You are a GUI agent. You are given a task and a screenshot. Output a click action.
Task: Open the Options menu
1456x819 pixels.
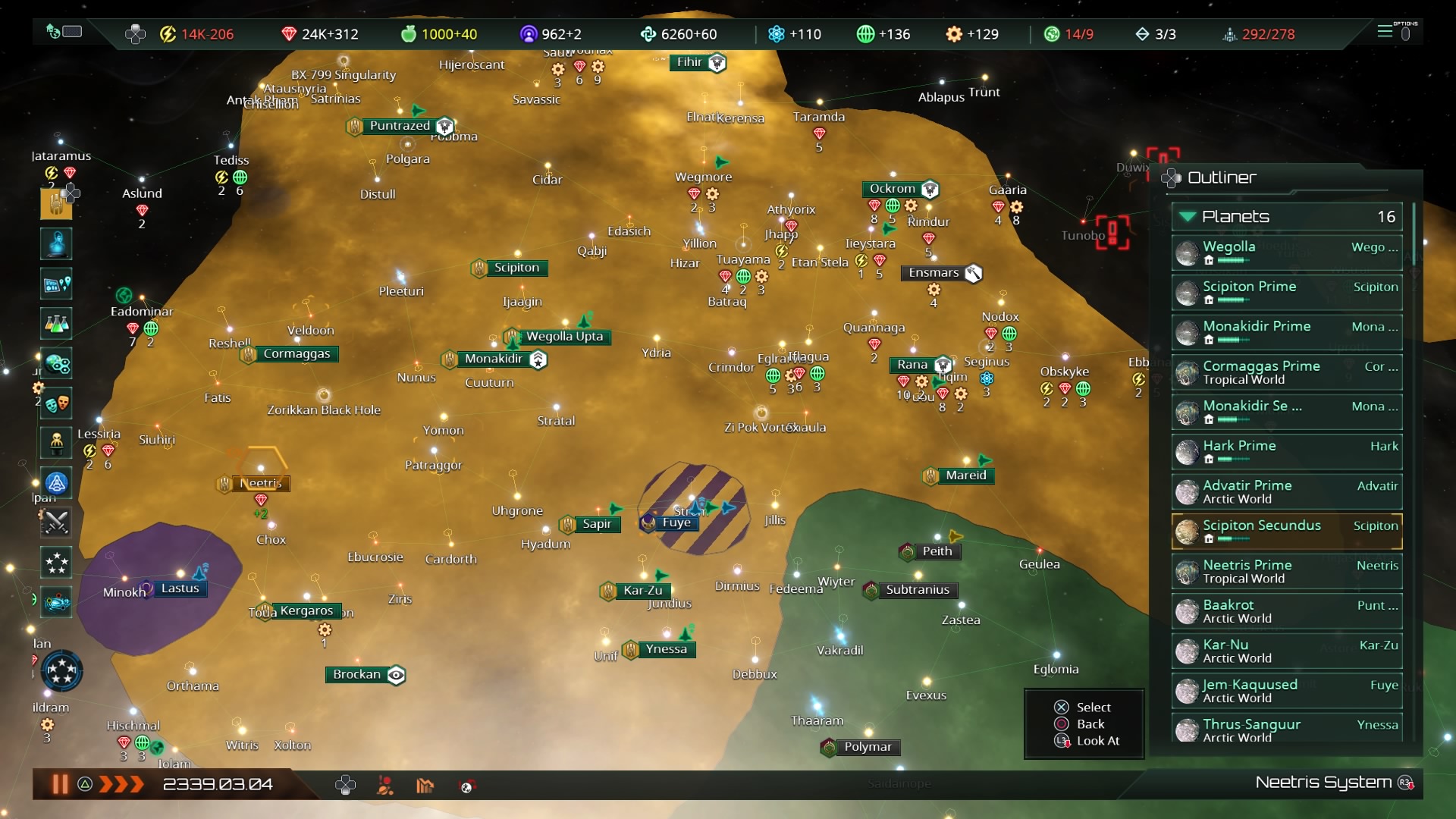tap(1395, 33)
